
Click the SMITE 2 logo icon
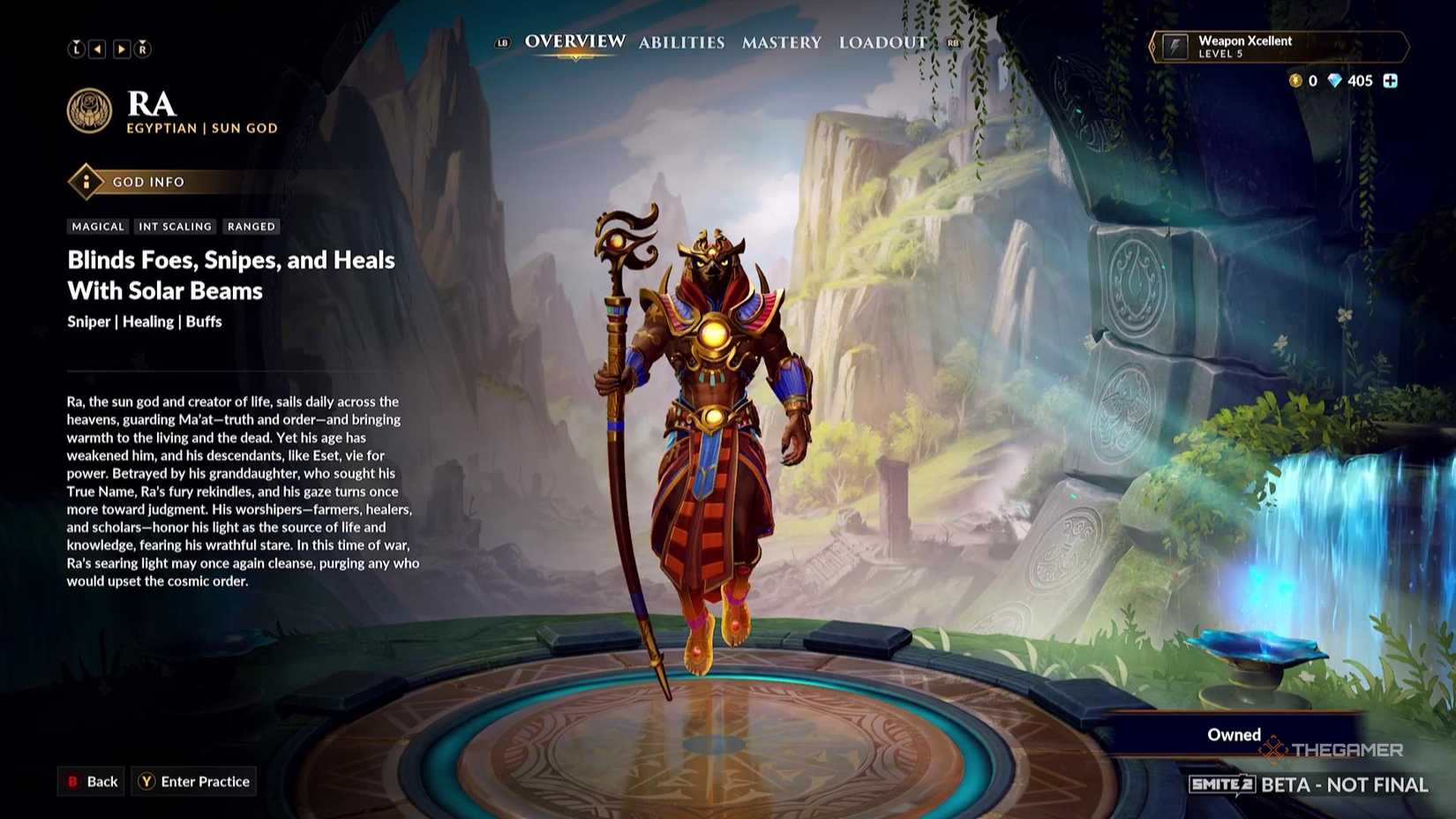click(1222, 784)
